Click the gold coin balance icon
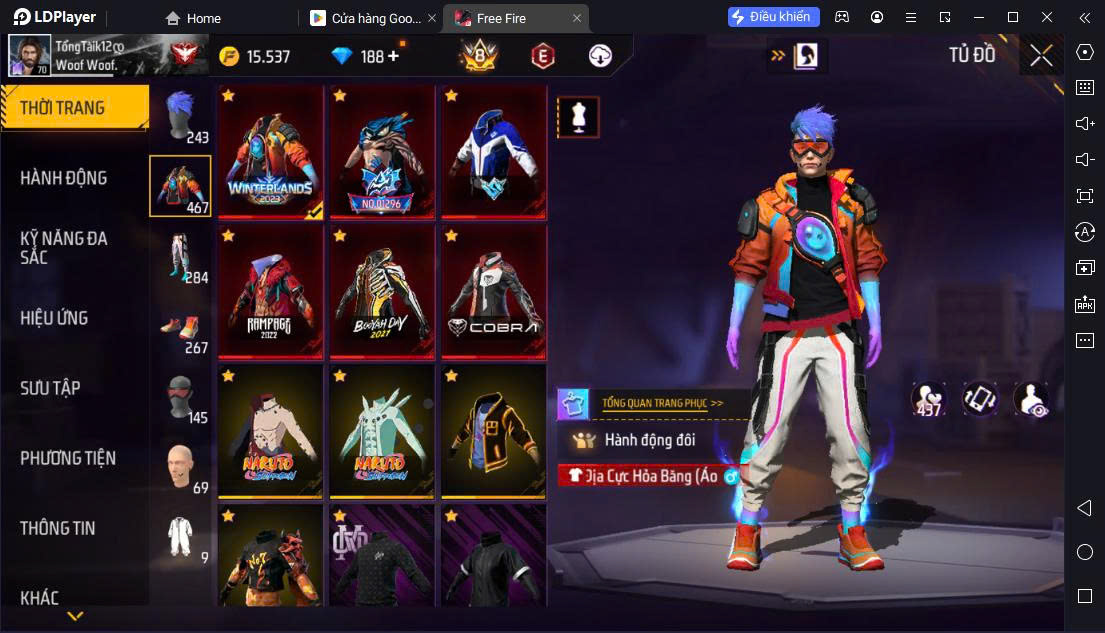This screenshot has width=1105, height=633. [x=230, y=56]
